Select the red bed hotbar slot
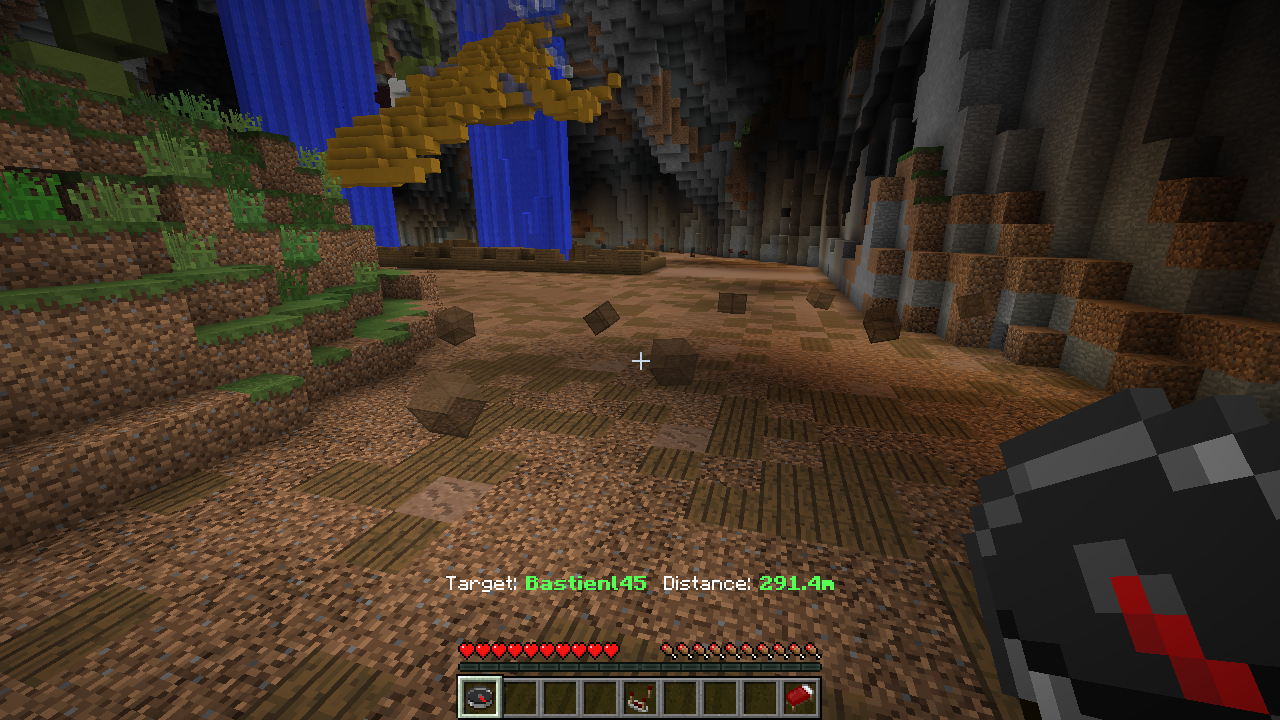Screen dimensions: 1280x720 point(800,697)
